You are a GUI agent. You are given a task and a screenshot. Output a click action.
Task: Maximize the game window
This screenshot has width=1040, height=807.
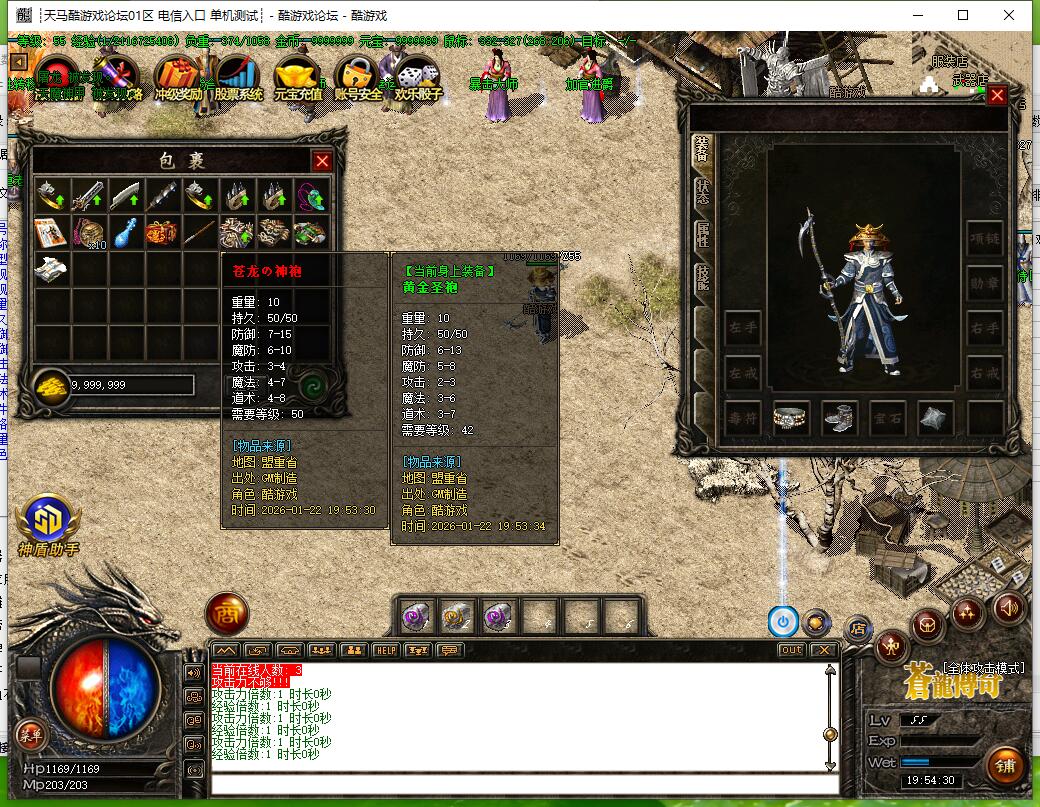[x=963, y=15]
